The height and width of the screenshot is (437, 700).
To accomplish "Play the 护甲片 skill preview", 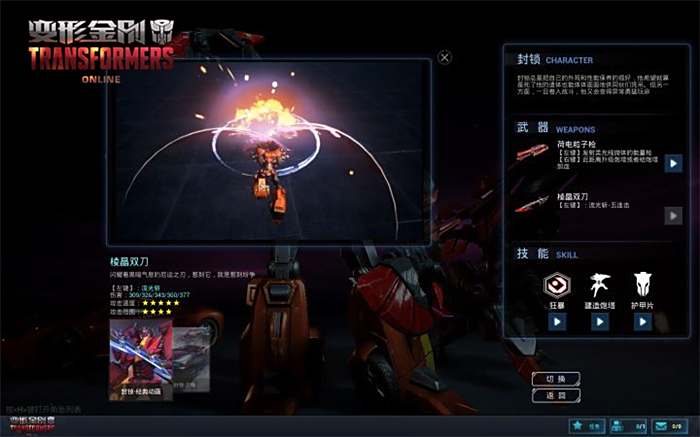I will (643, 322).
